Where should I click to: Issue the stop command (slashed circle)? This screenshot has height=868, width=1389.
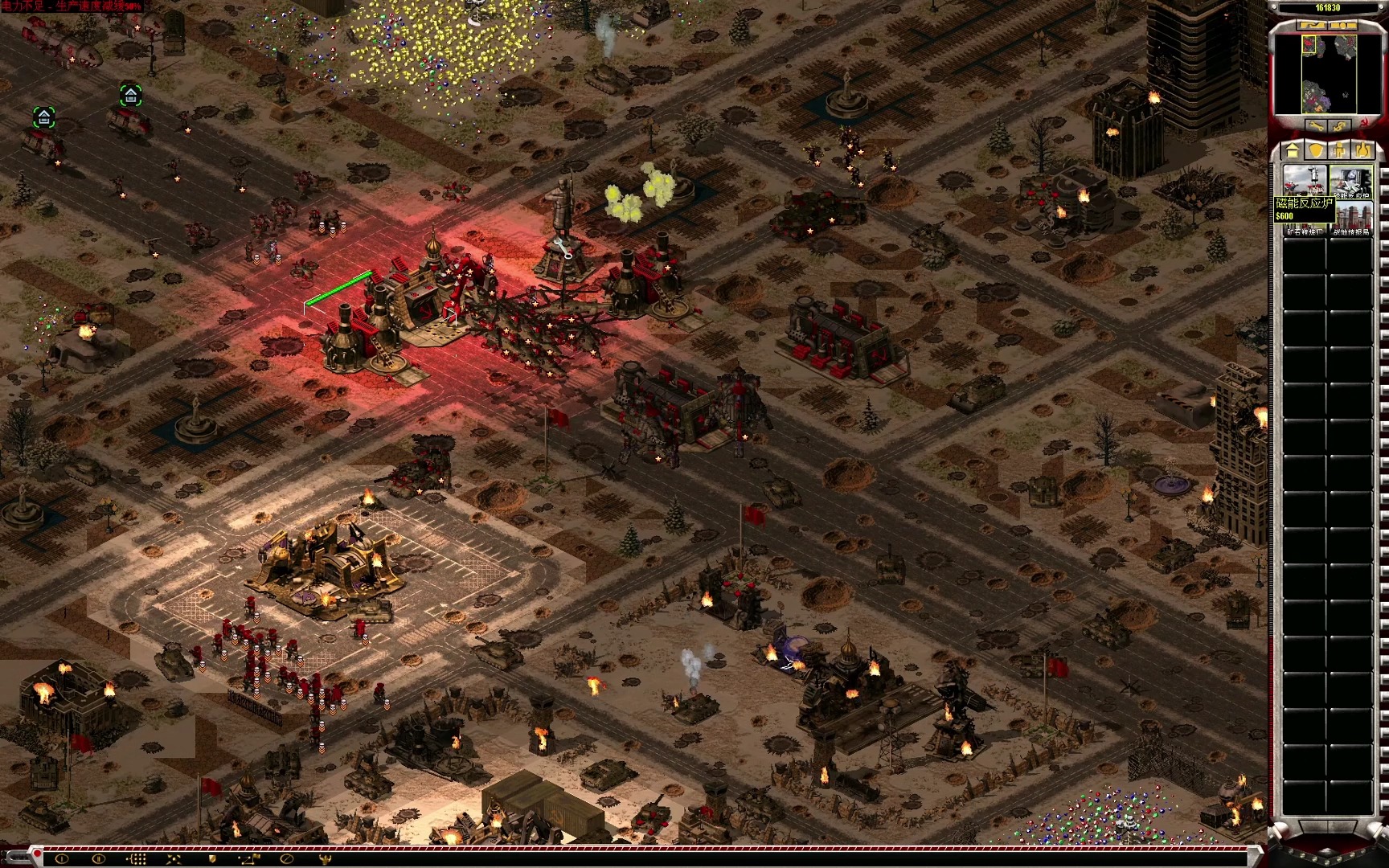tap(286, 858)
